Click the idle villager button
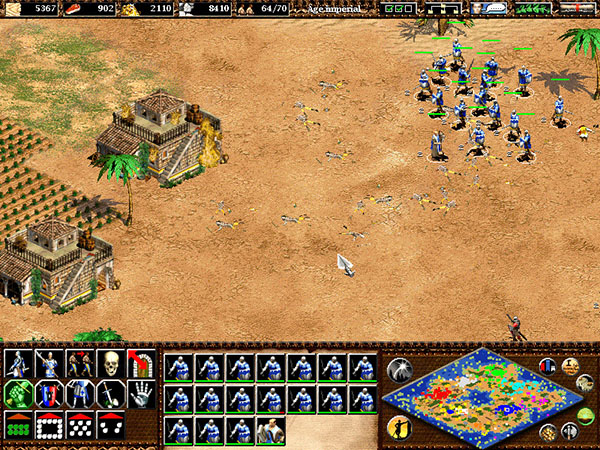Image resolution: width=600 pixels, height=450 pixels. click(x=398, y=427)
